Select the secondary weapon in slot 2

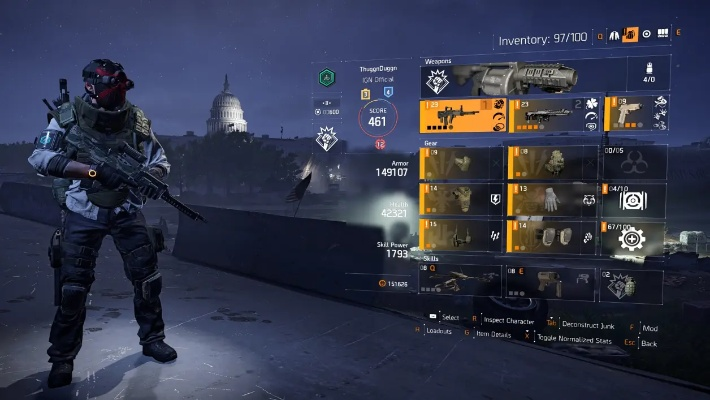click(x=549, y=114)
